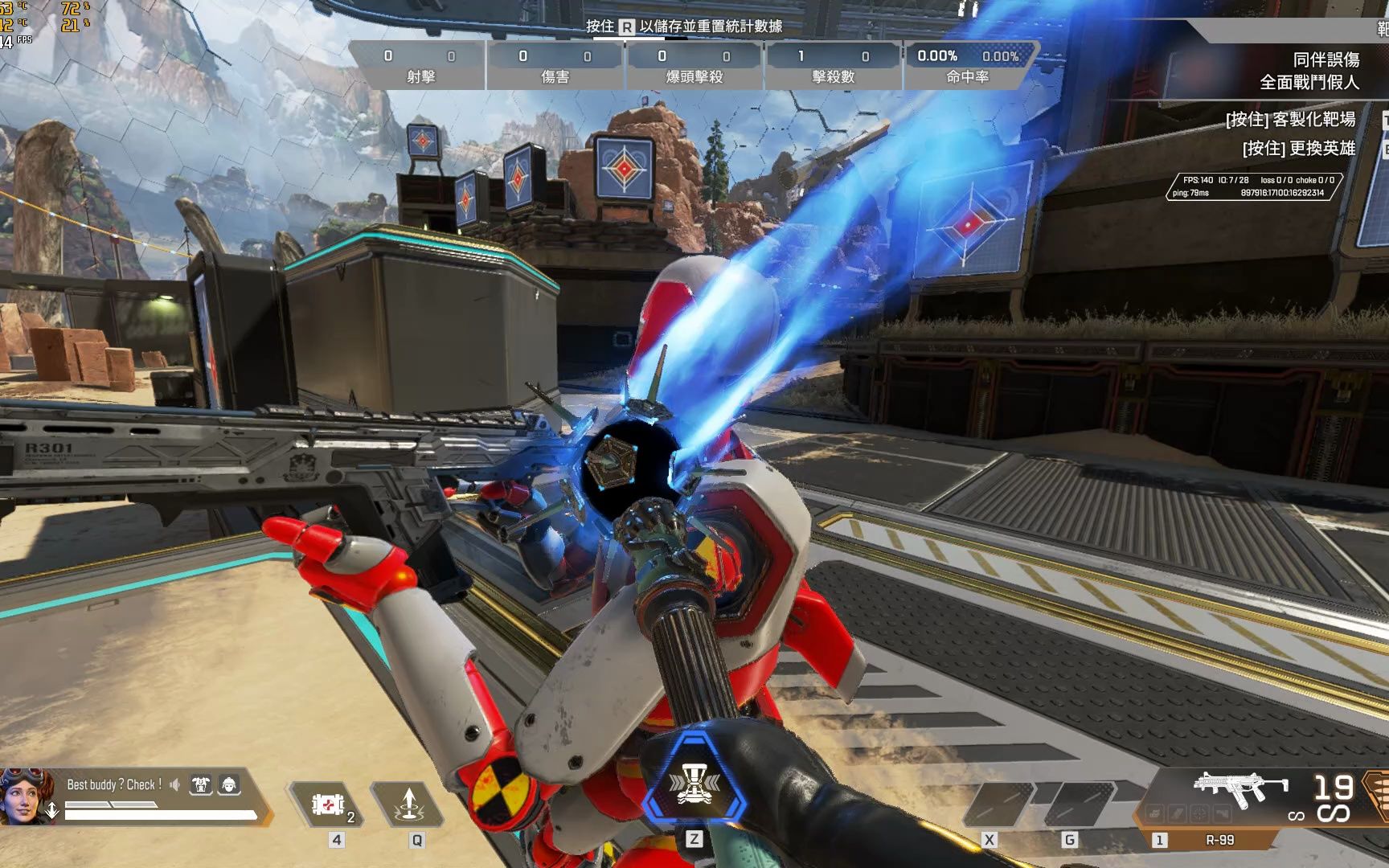Viewport: 1389px width, 868px height.
Task: Select the helmet equipment icon
Action: [x=228, y=784]
